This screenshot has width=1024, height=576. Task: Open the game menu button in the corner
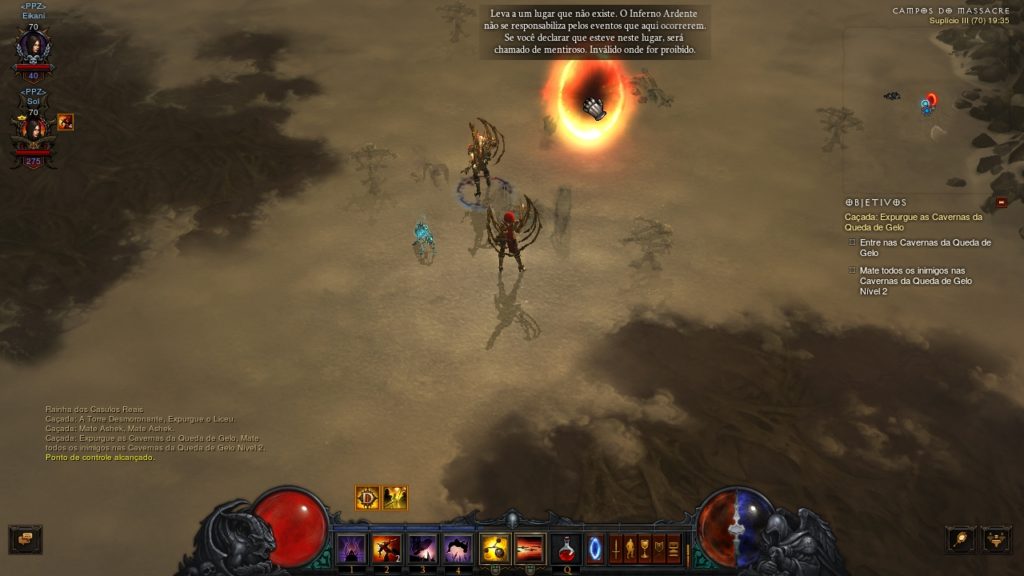click(996, 539)
